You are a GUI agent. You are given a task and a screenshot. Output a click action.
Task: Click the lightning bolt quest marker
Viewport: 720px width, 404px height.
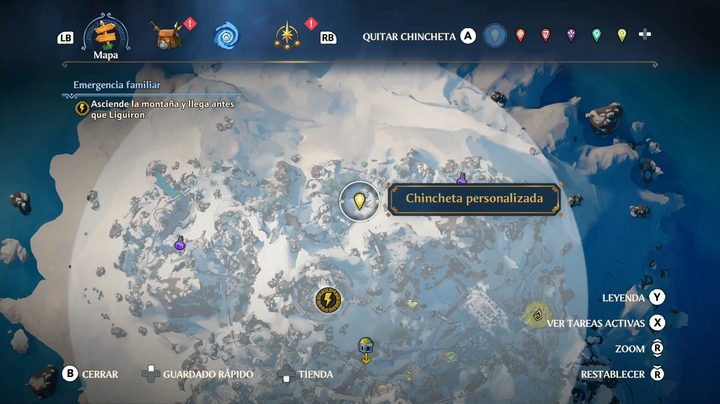click(x=326, y=299)
